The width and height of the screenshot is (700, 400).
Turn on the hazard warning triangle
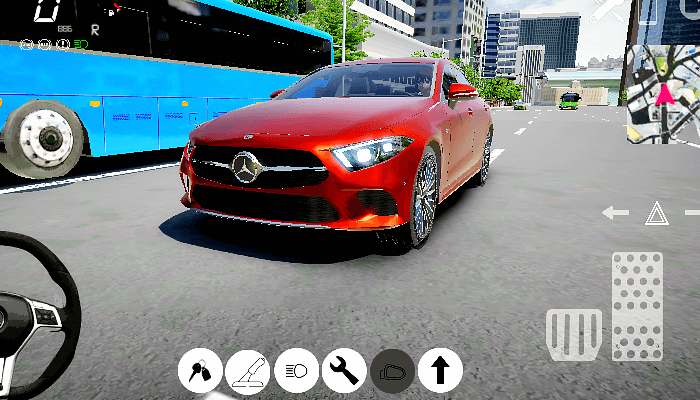[x=656, y=212]
